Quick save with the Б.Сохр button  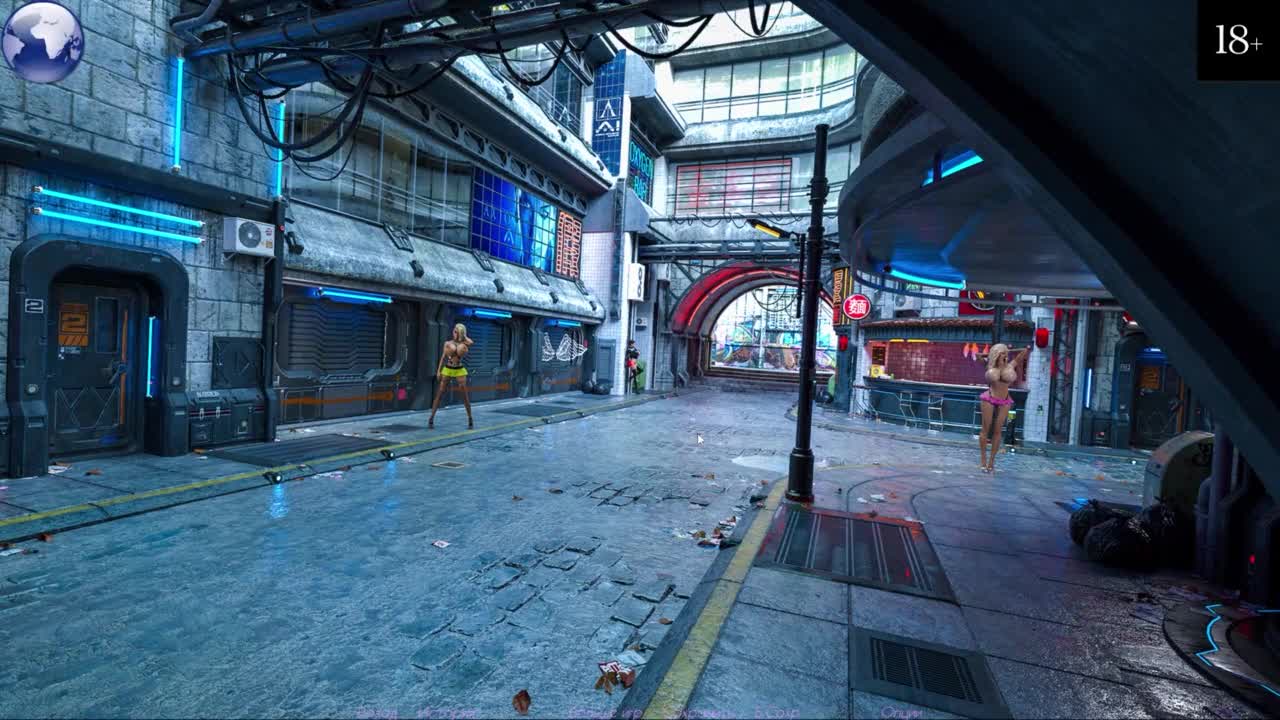(x=776, y=713)
